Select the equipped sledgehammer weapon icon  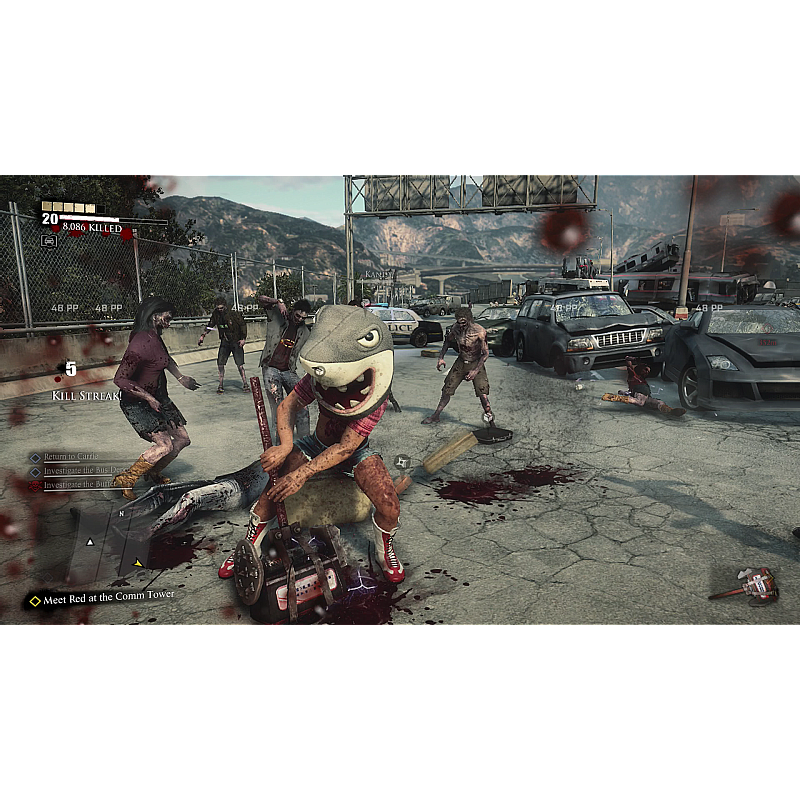tap(745, 586)
